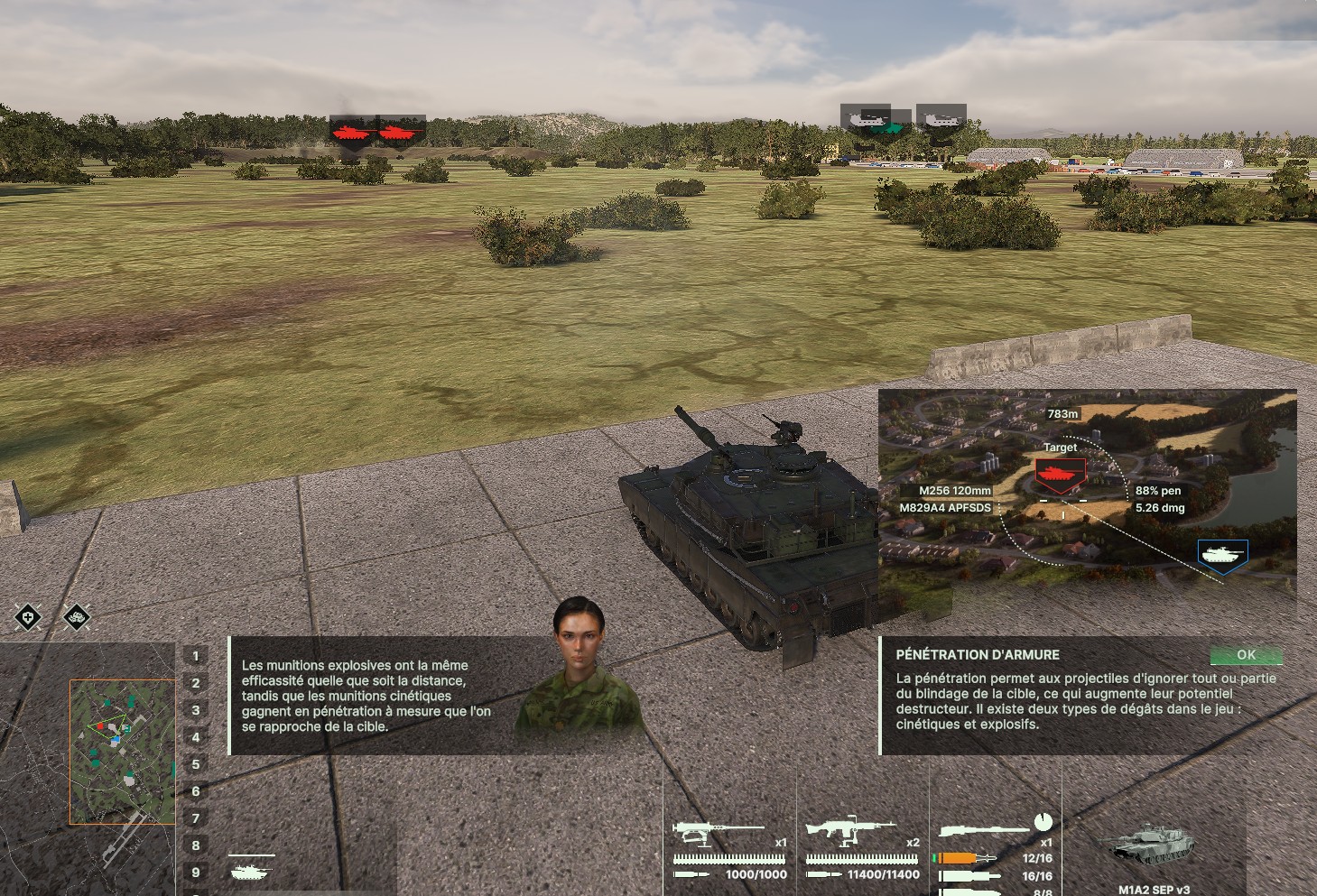This screenshot has height=896, width=1317.
Task: Select control group 5
Action: click(196, 764)
